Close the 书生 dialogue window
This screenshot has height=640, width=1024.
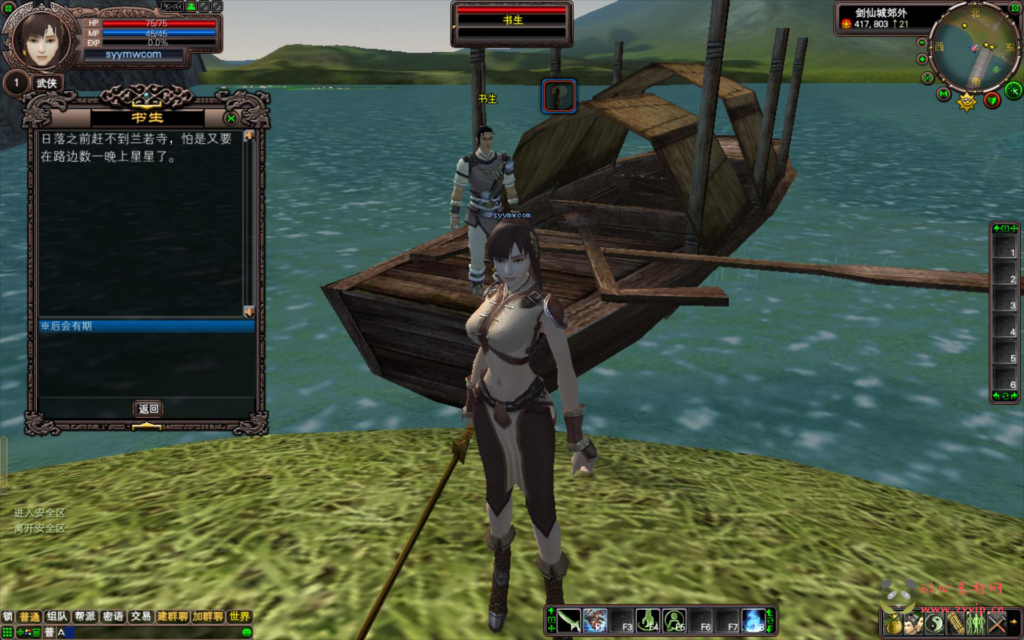click(x=231, y=117)
